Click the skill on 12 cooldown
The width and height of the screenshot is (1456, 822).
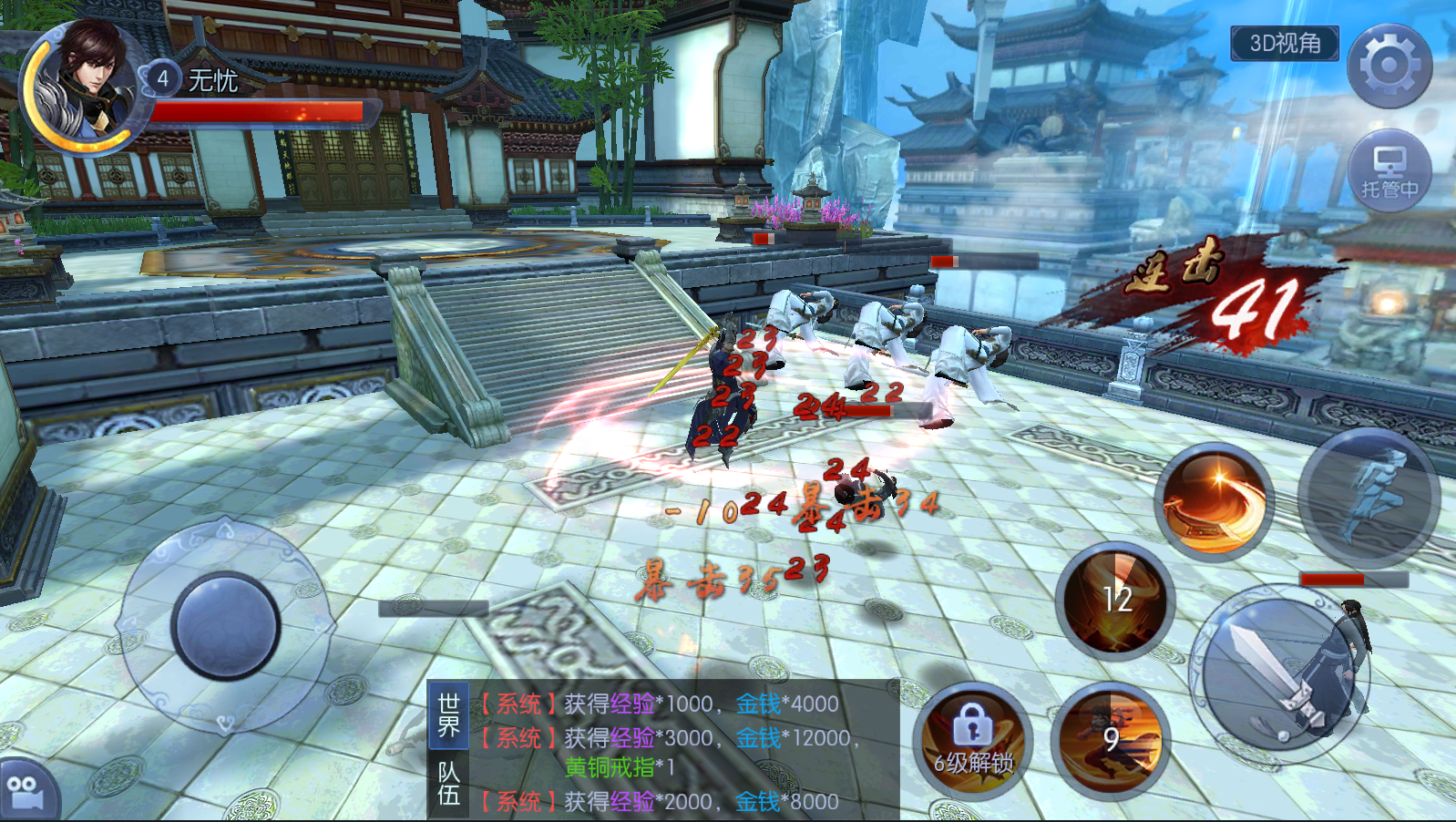[x=1115, y=601]
